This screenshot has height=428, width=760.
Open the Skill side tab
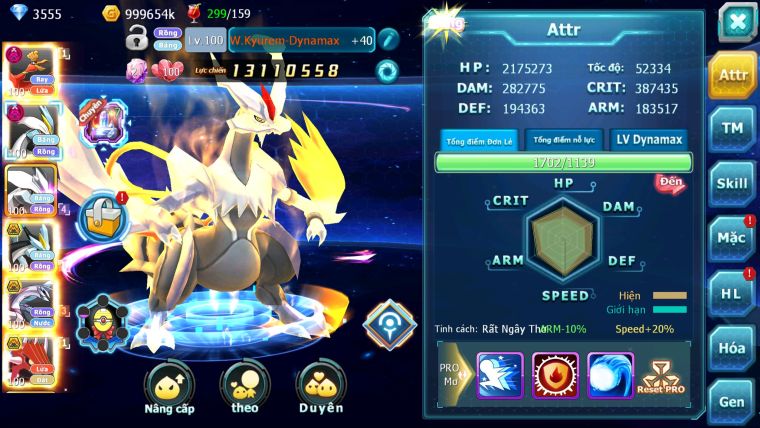click(732, 183)
